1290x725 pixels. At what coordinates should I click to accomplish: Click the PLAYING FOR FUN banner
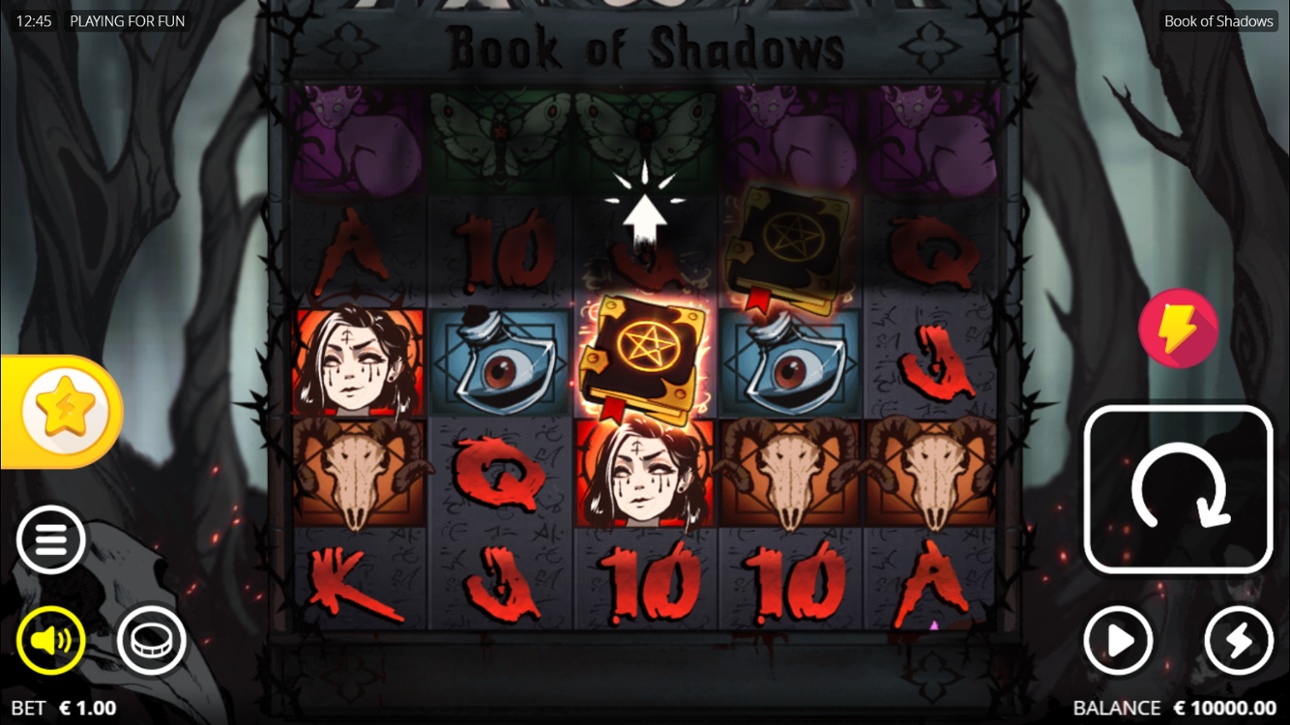[x=127, y=20]
